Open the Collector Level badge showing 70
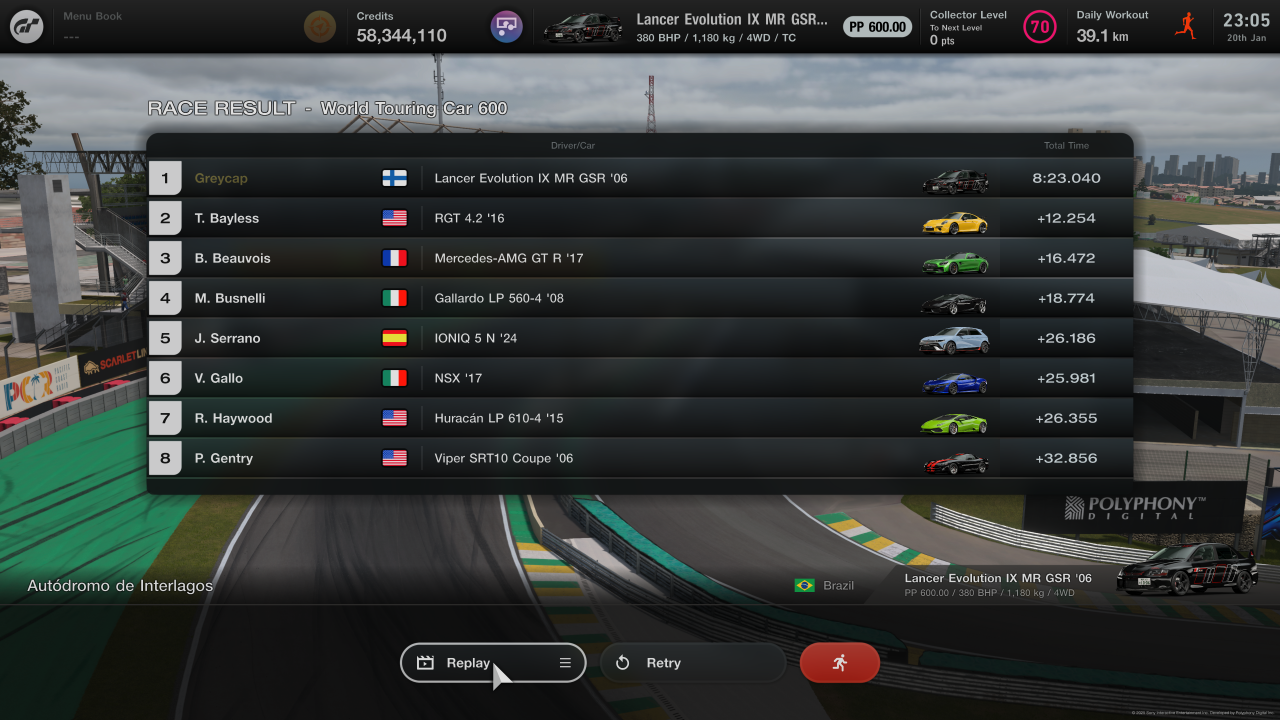The image size is (1280, 720). coord(1040,27)
